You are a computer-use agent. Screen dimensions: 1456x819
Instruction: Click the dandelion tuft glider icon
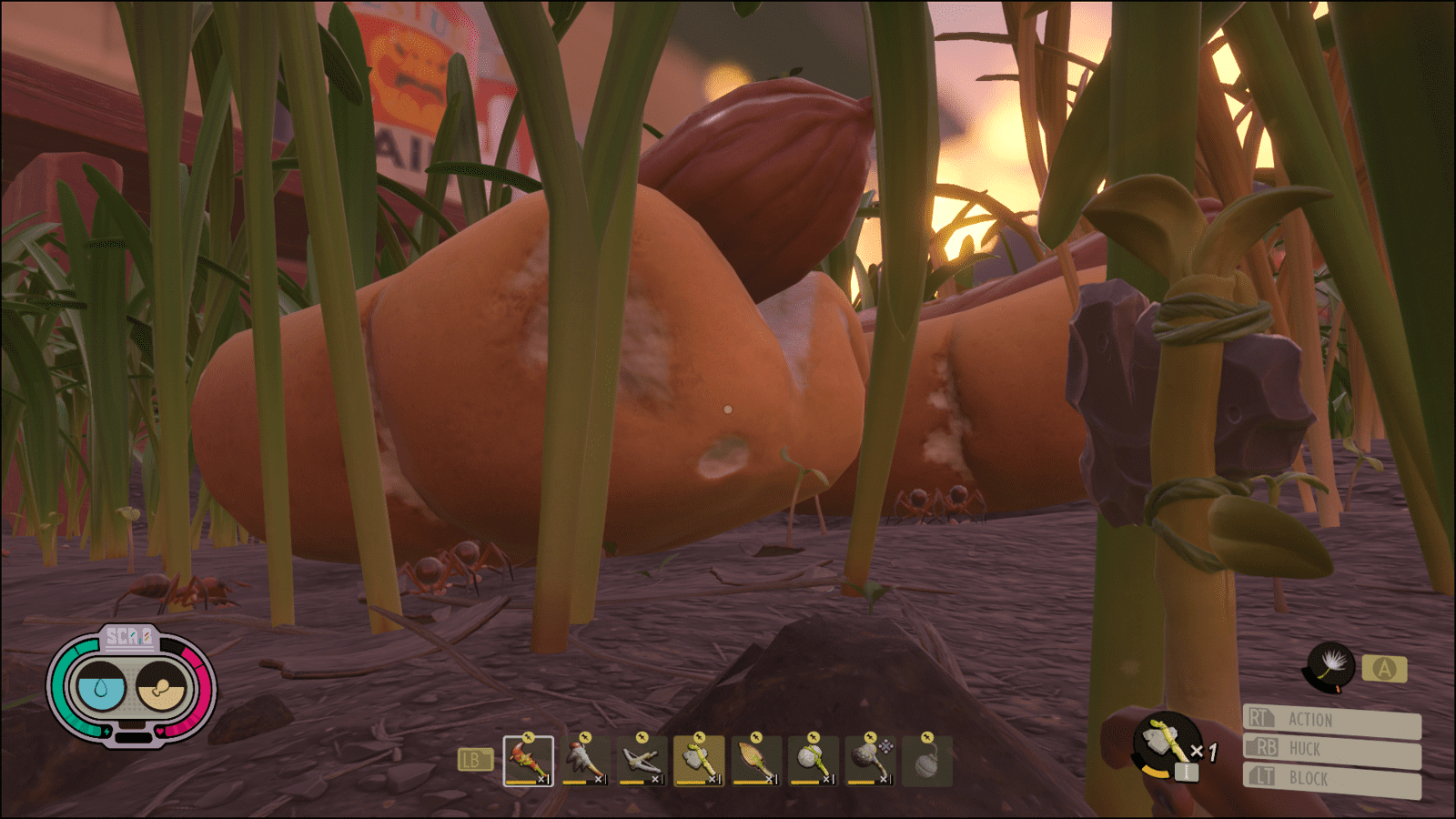click(x=1330, y=667)
